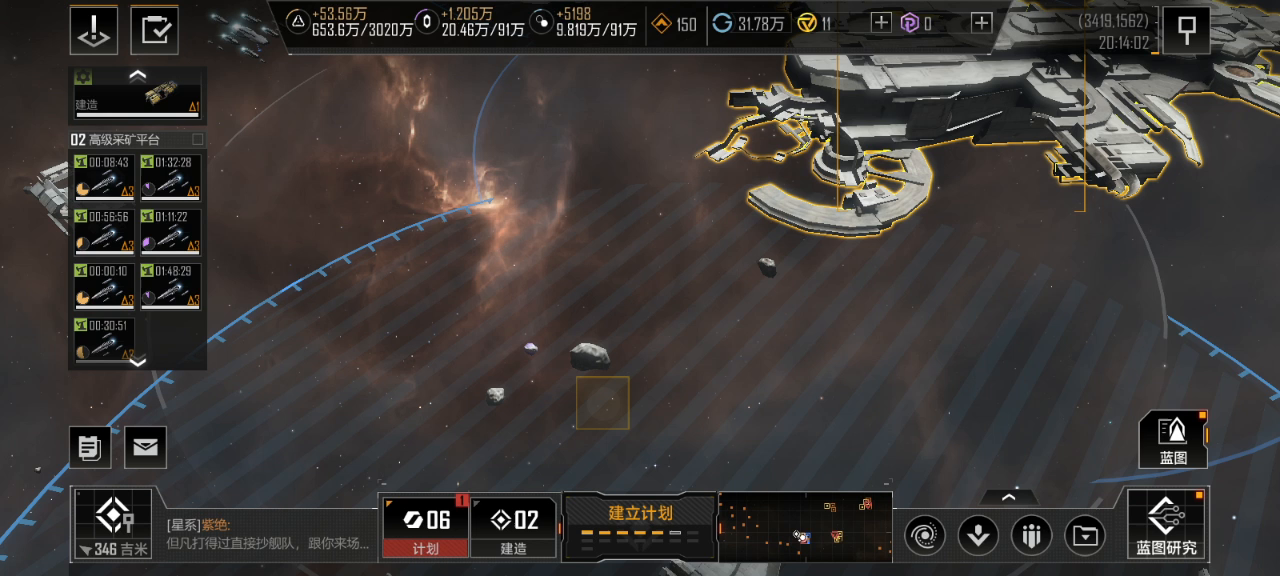Select the mining ship with 01:32:28 timer

tap(171, 177)
